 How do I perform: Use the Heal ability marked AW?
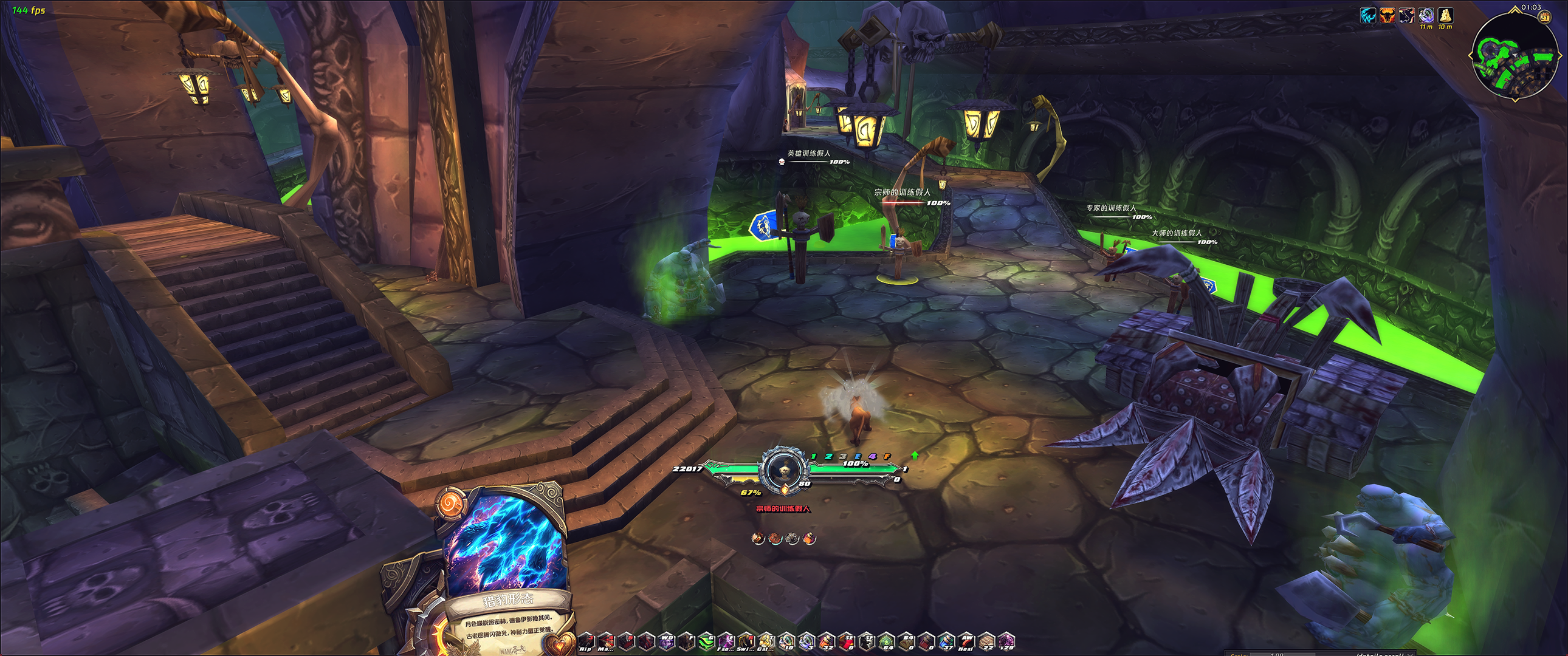pyautogui.click(x=966, y=641)
